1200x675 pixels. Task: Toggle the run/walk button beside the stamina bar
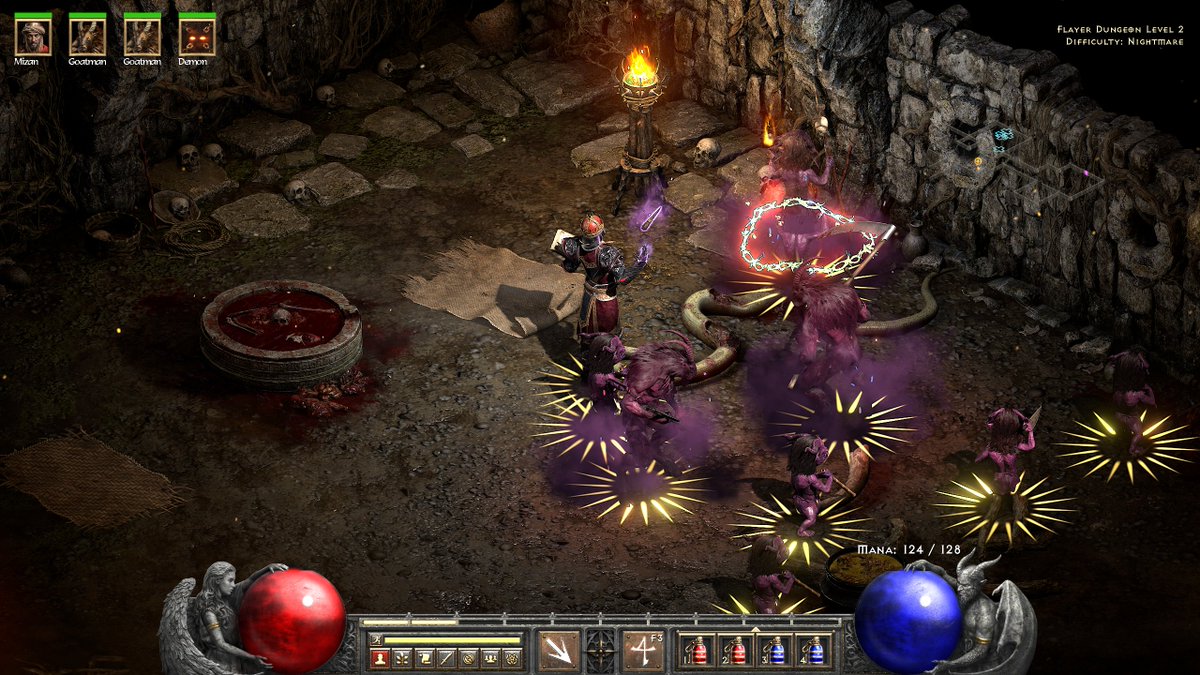click(376, 640)
